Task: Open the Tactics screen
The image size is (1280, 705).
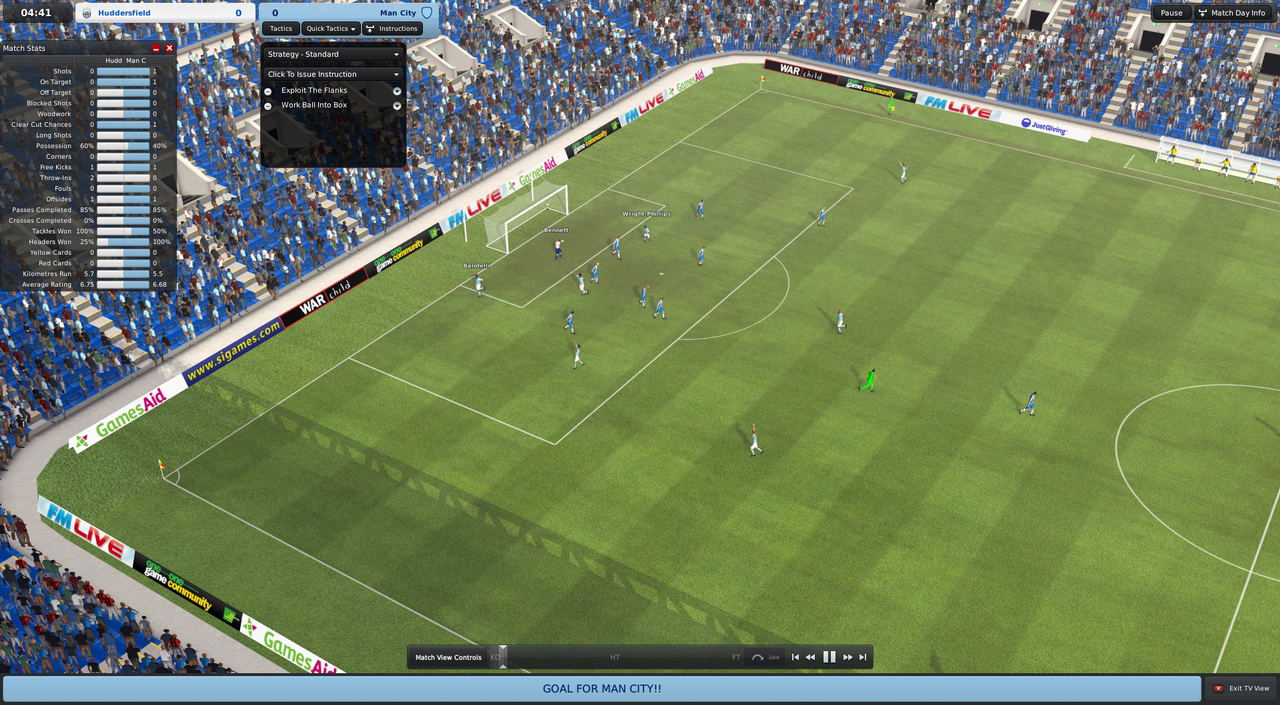Action: (x=281, y=29)
